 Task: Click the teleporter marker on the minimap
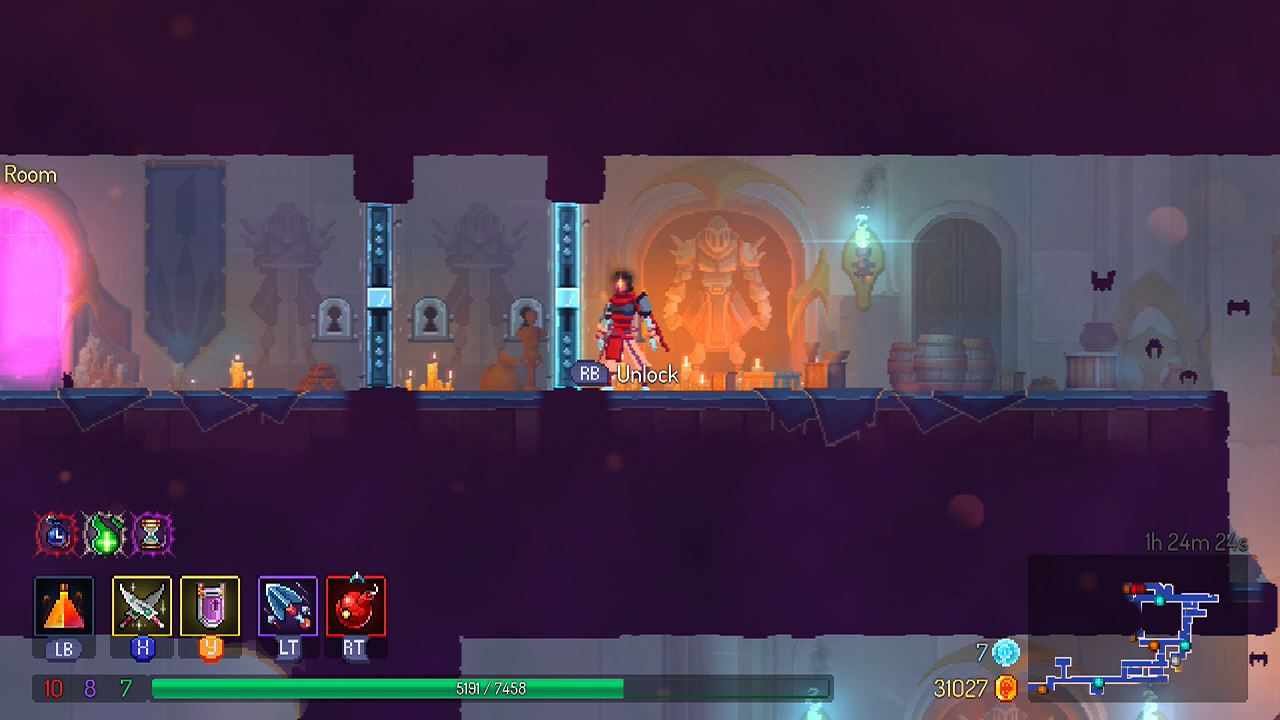click(1160, 600)
